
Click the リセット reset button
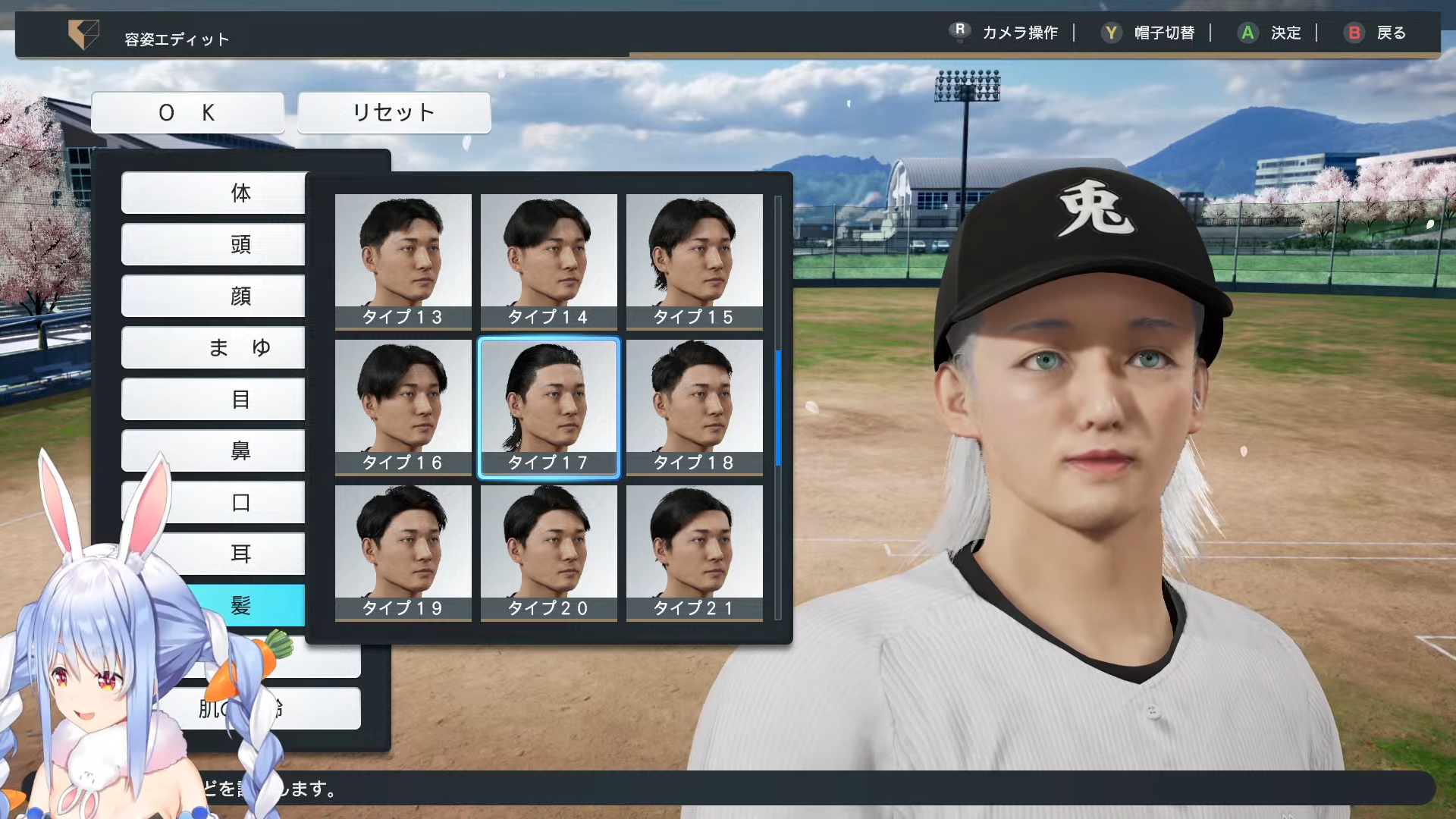point(394,113)
